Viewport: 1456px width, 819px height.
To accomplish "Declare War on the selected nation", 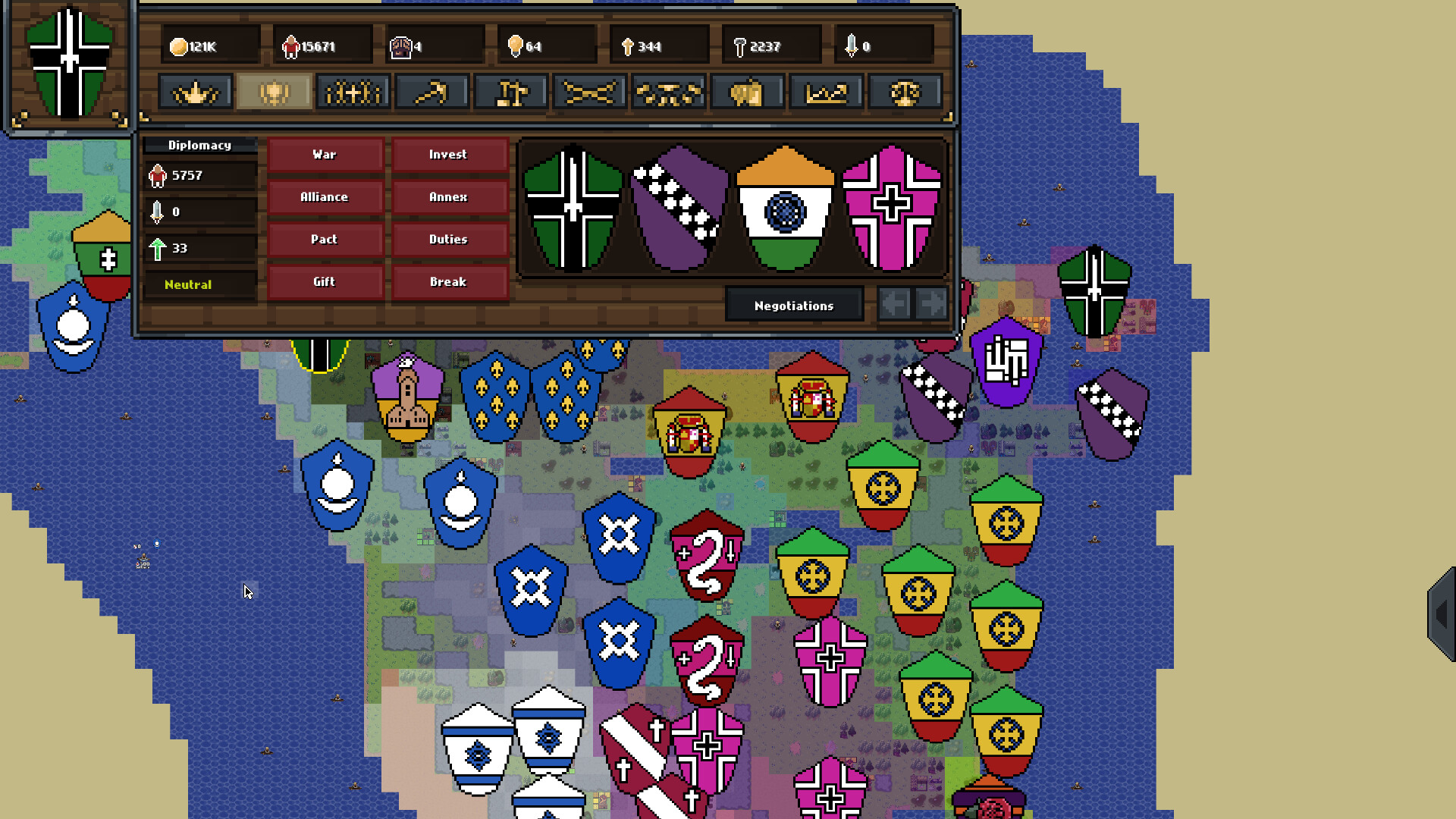I will click(324, 154).
